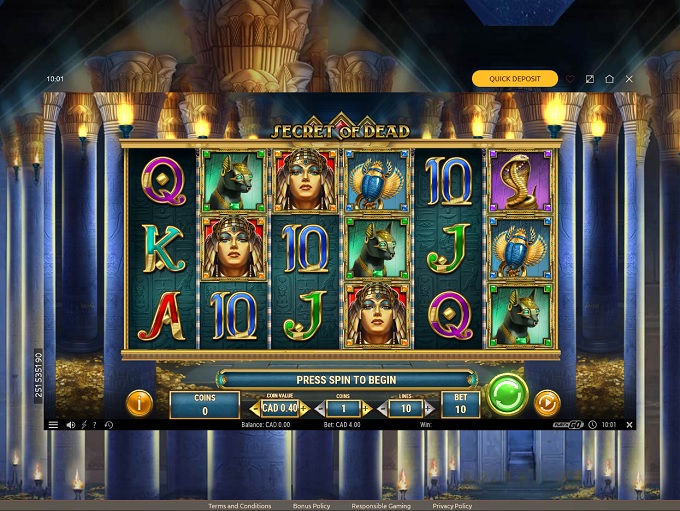
Task: Raise the number of lines
Action: point(427,409)
